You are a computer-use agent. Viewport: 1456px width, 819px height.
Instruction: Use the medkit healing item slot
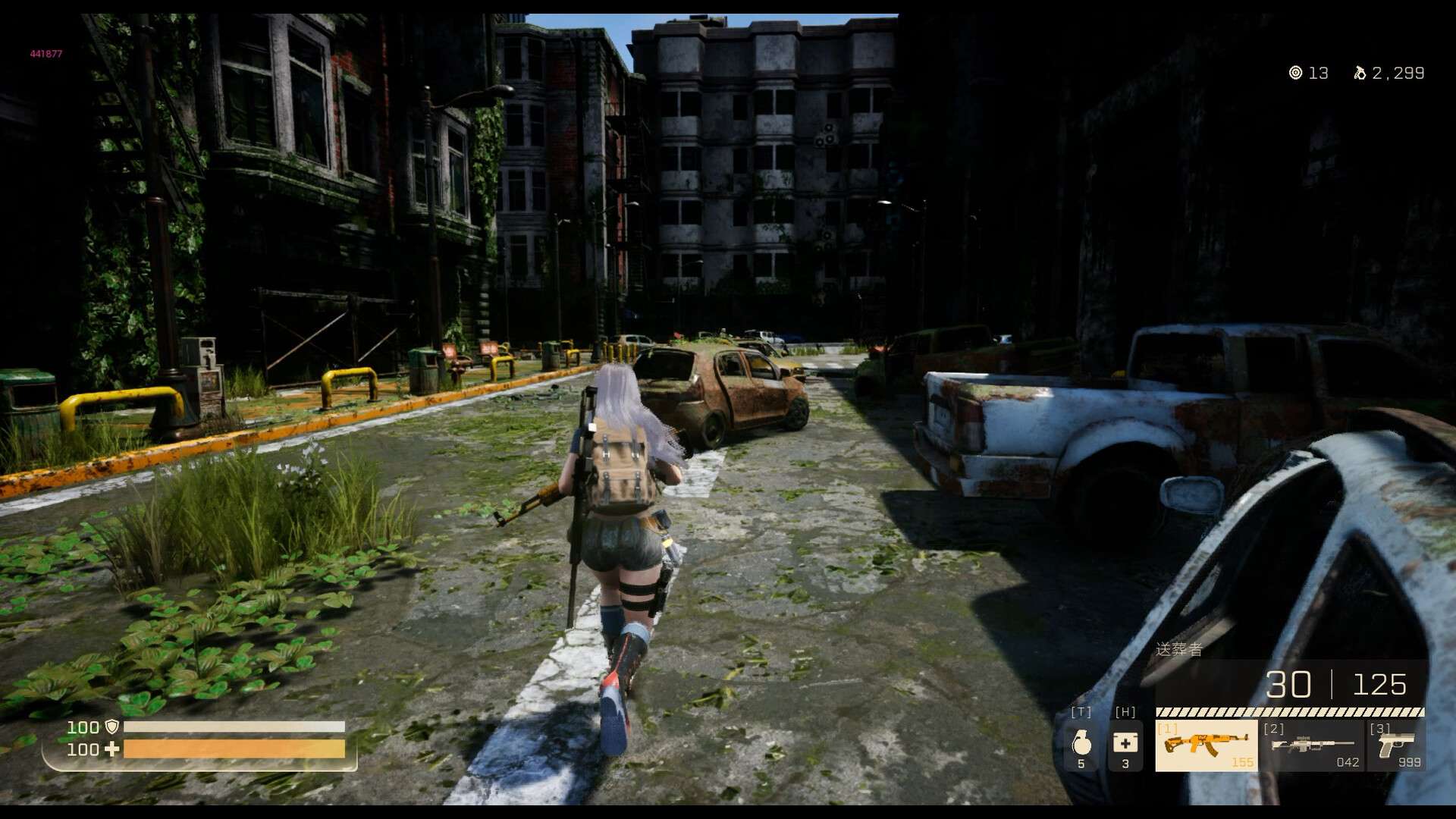pos(1125,745)
